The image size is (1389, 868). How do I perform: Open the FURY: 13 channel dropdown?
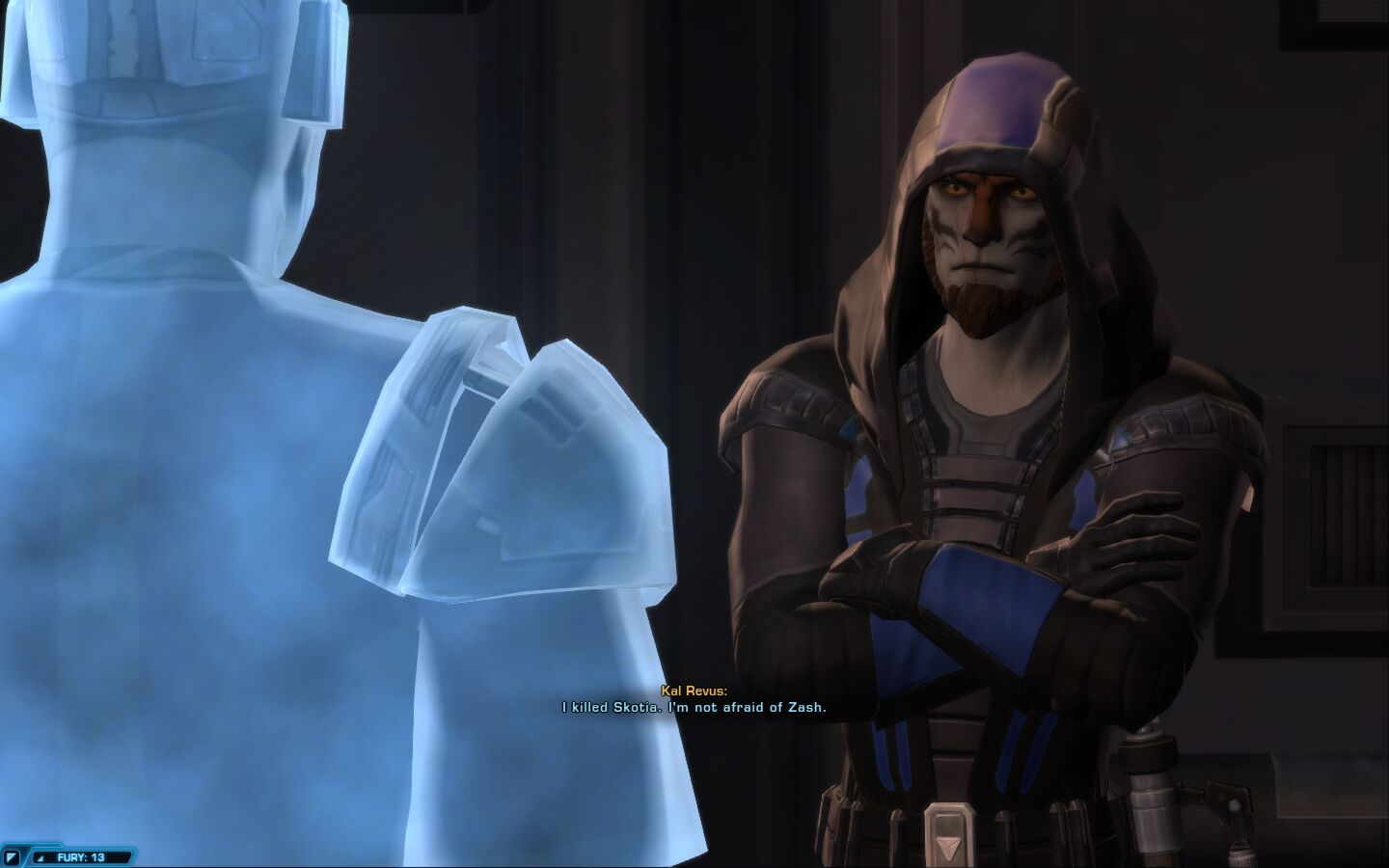tap(42, 856)
